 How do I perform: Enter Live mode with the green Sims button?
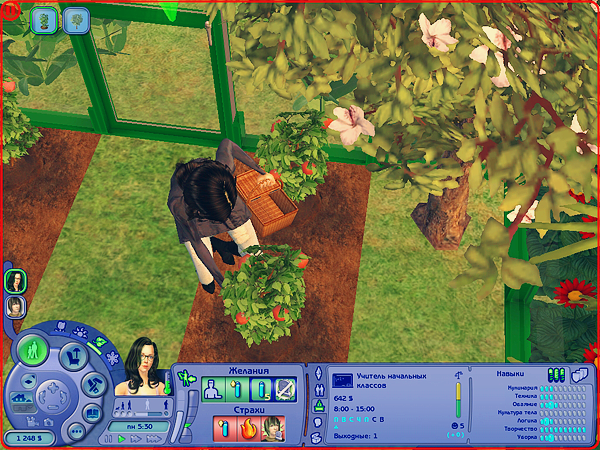32,350
